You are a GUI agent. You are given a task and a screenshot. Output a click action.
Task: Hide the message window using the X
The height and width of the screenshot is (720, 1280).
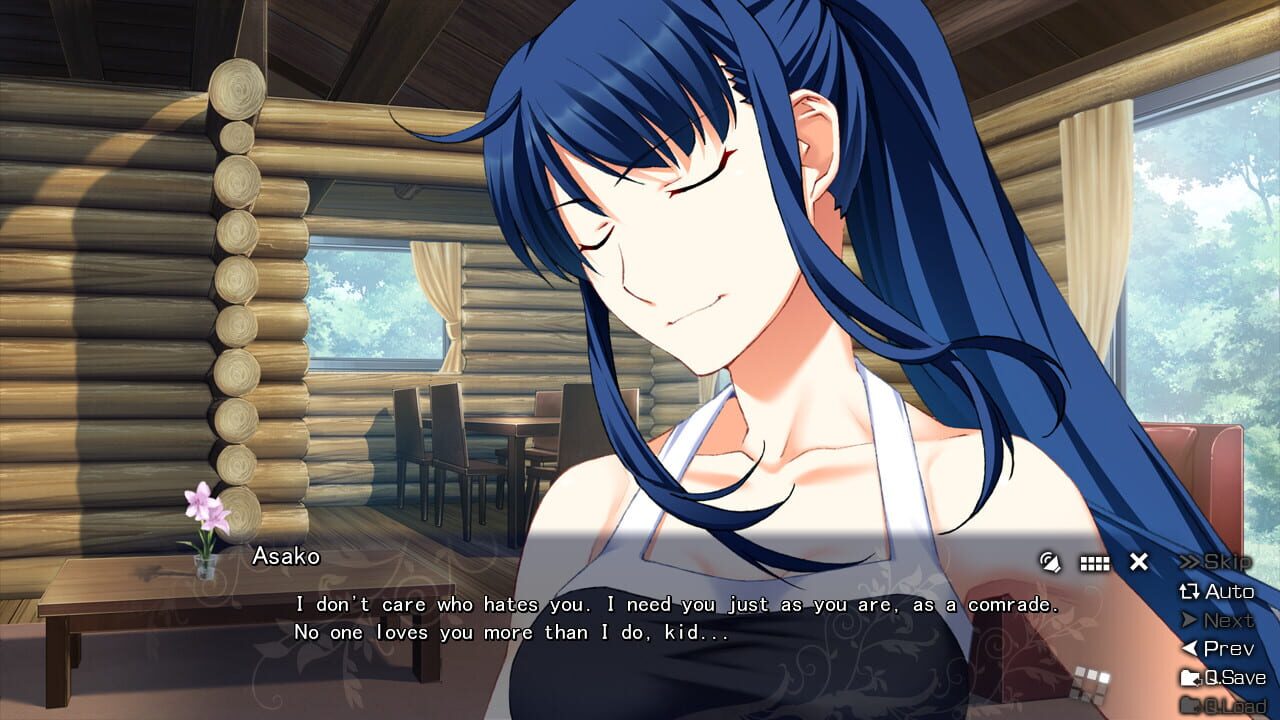point(1136,562)
